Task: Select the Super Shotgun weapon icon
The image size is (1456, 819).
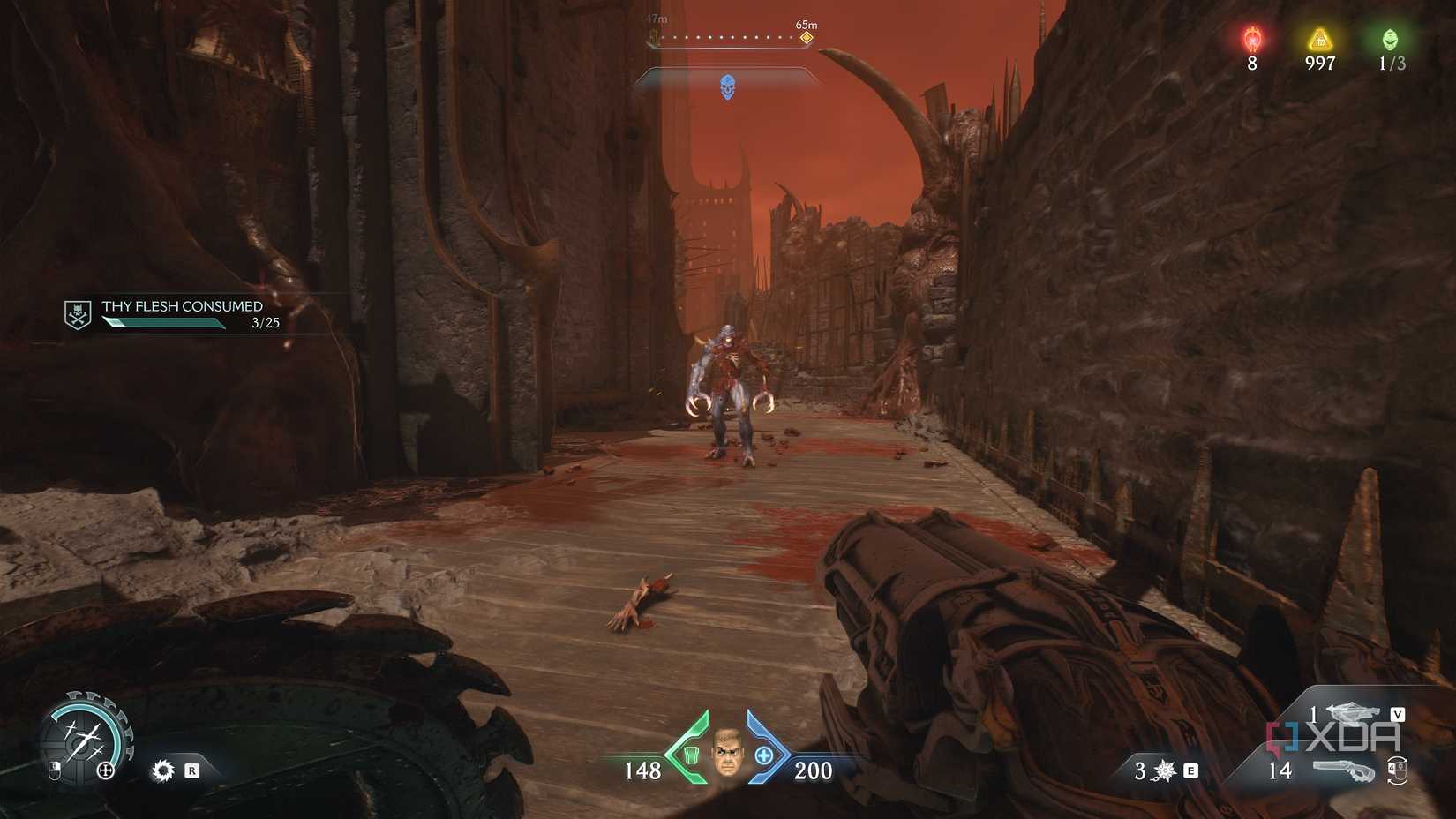Action: (1345, 770)
